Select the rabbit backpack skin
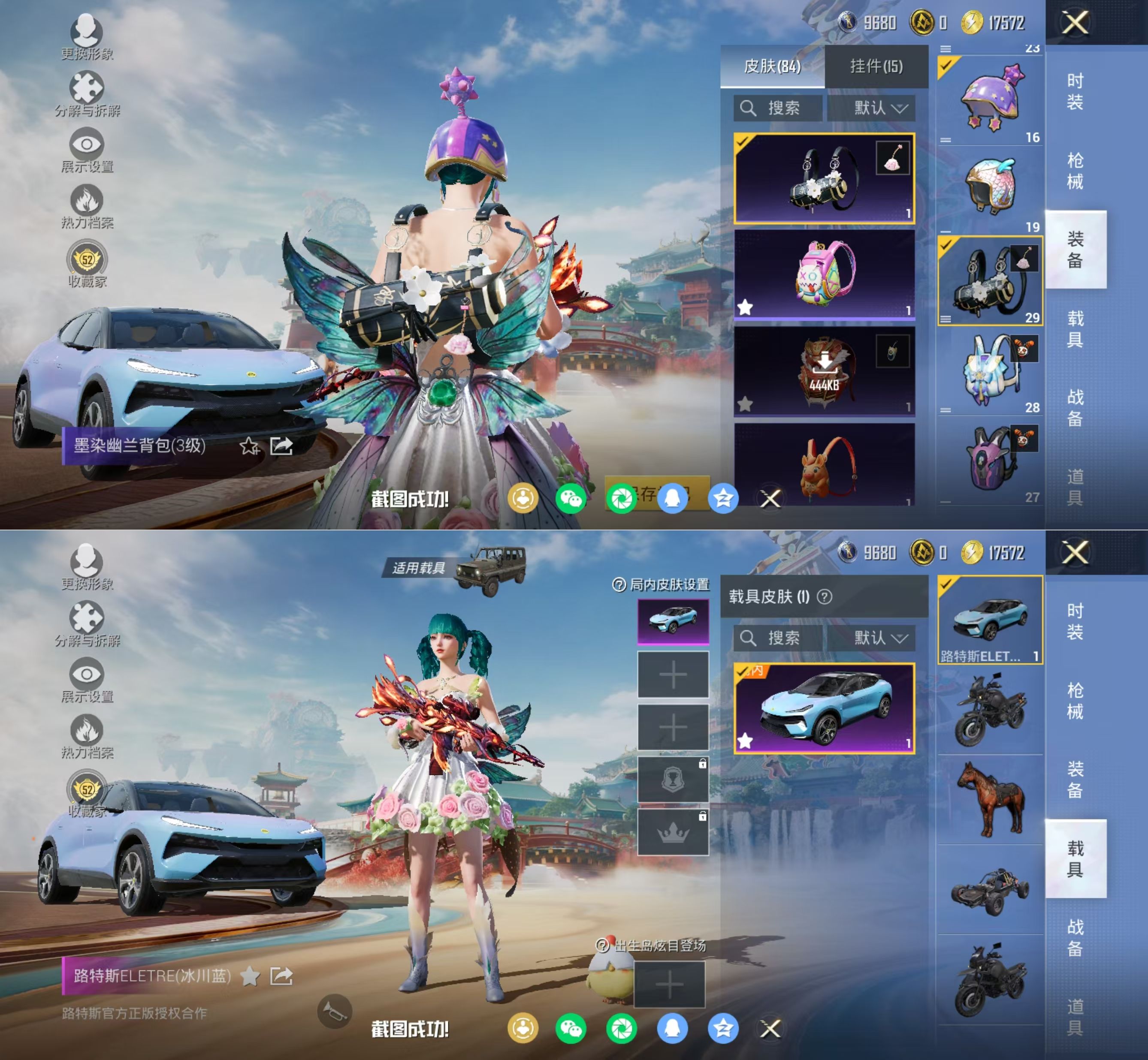The width and height of the screenshot is (1148, 1060). (825, 466)
